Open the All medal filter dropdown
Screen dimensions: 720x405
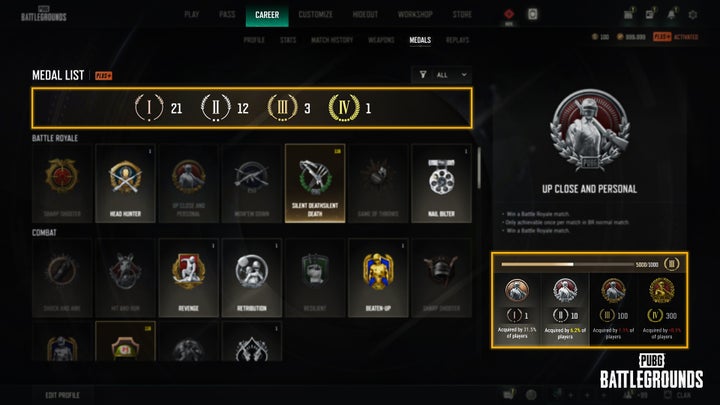pyautogui.click(x=441, y=74)
